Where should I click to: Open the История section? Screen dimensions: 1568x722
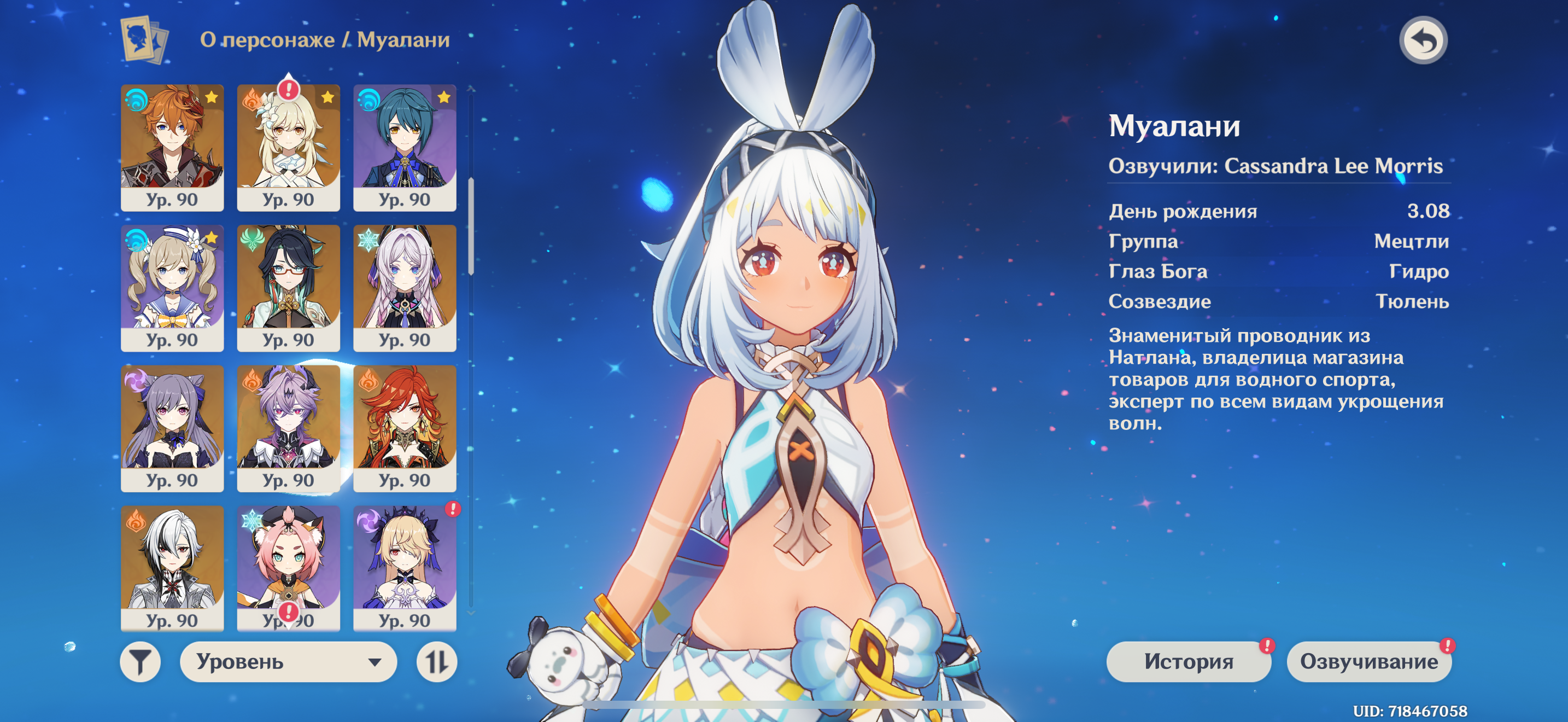pos(1187,661)
